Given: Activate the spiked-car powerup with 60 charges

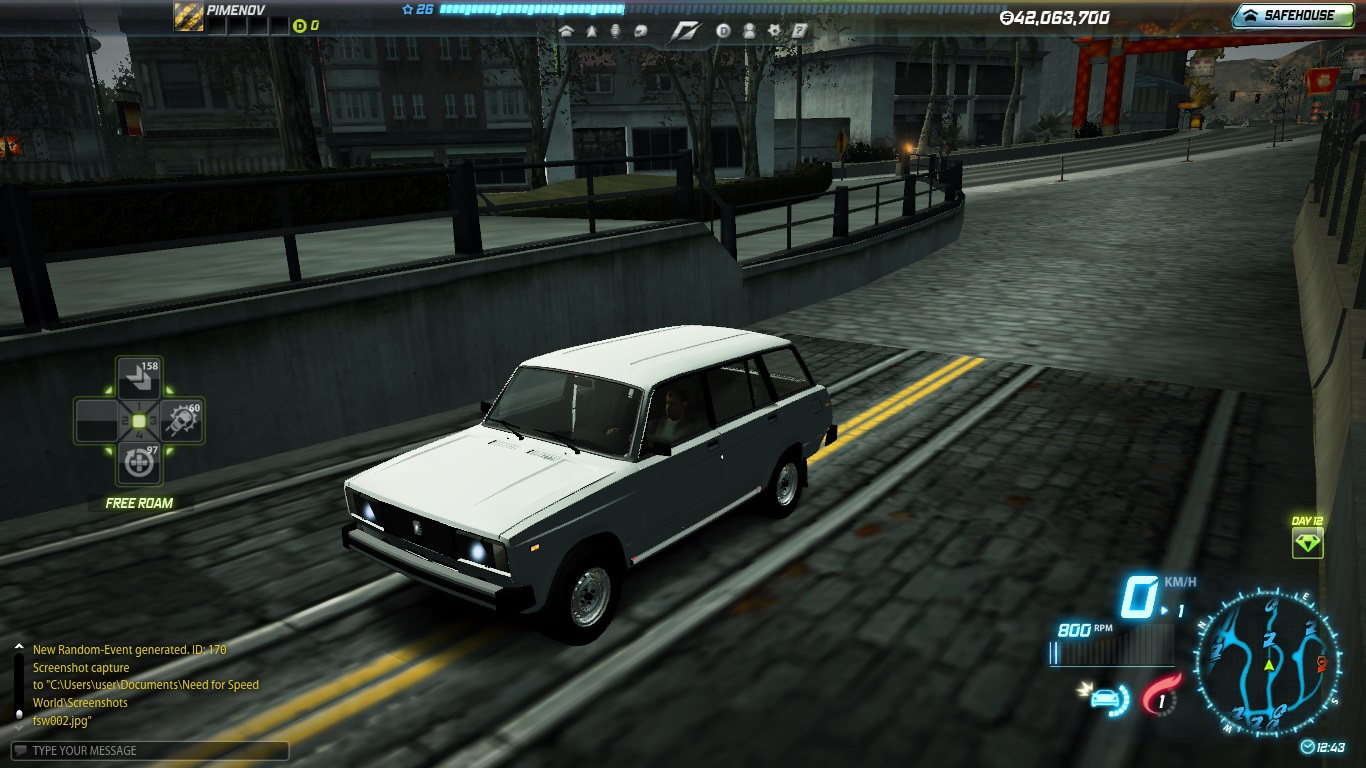Looking at the screenshot, I should click(181, 421).
